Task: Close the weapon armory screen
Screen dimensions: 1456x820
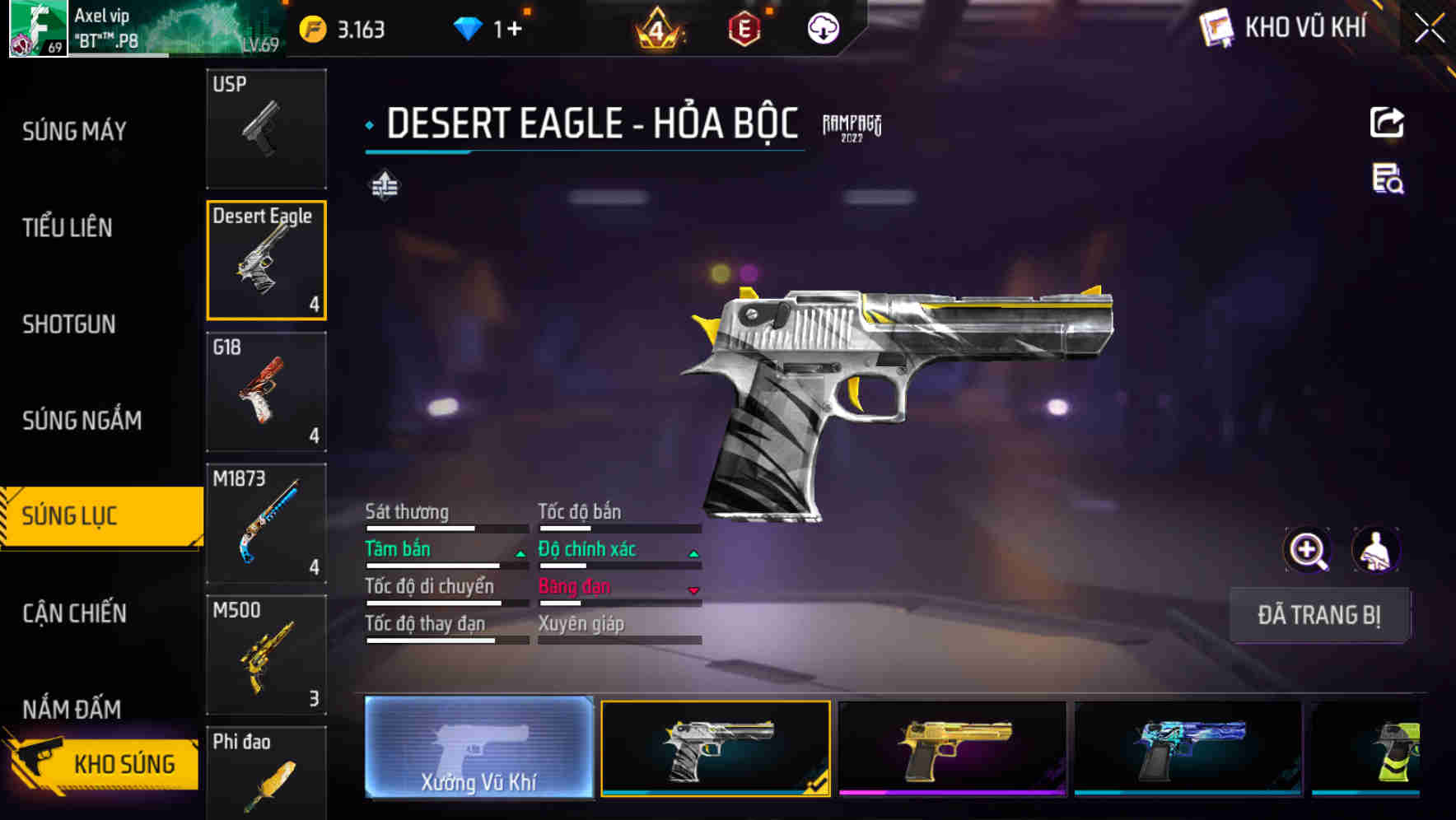Action: [1429, 29]
